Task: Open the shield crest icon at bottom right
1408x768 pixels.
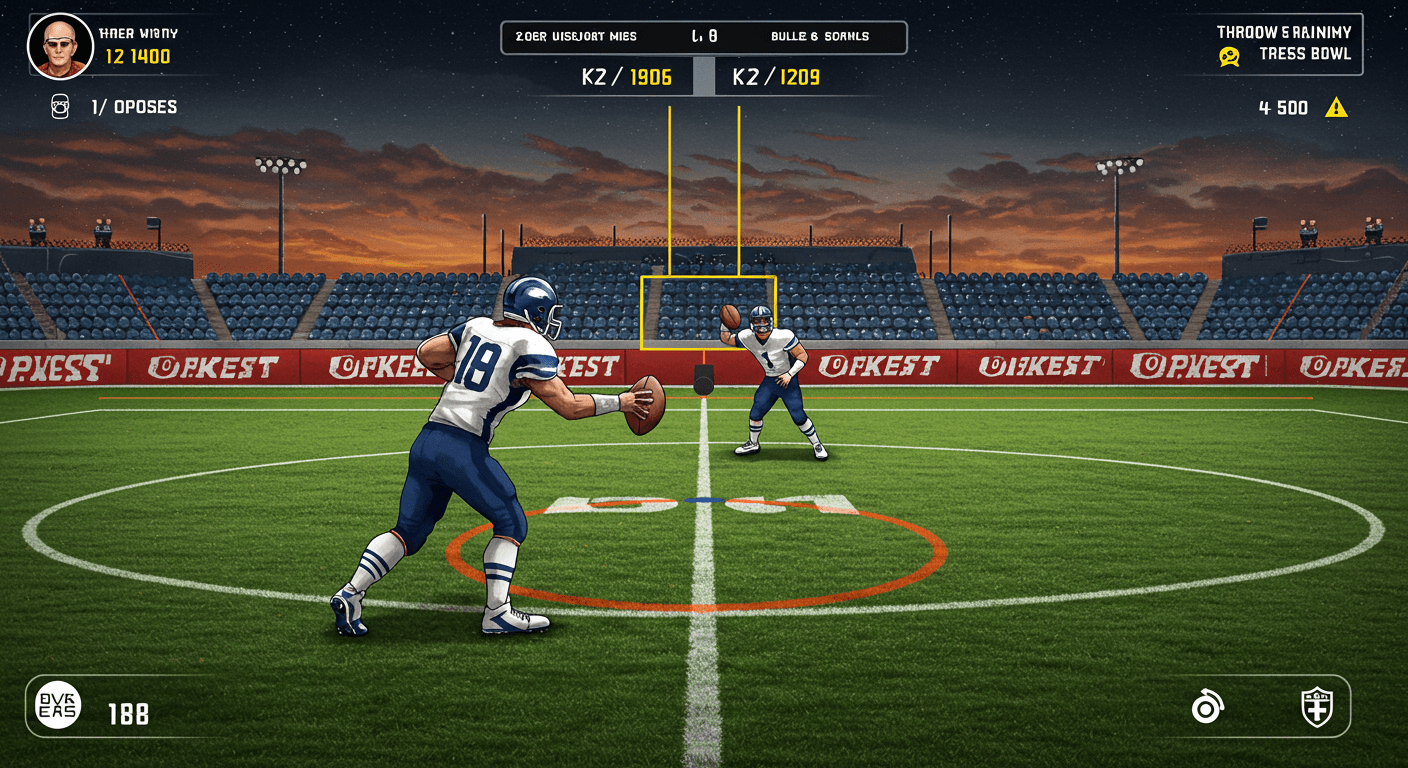Action: click(1317, 706)
